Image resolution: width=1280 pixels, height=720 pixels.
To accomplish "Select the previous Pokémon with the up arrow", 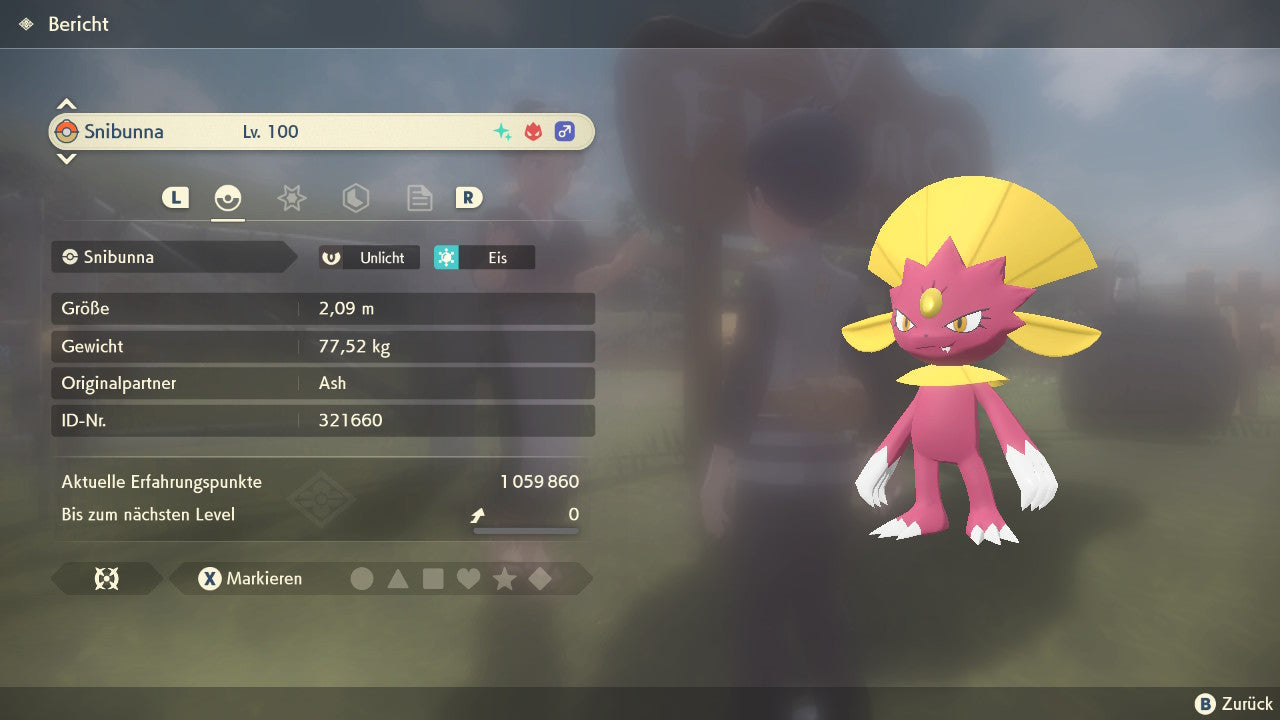I will [x=66, y=104].
